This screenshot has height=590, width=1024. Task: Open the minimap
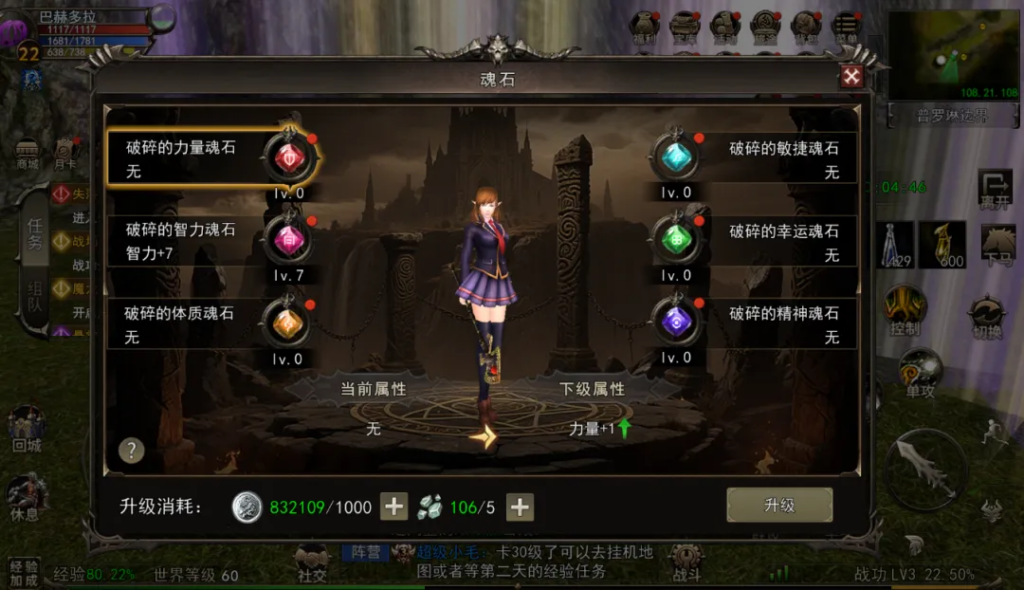951,55
